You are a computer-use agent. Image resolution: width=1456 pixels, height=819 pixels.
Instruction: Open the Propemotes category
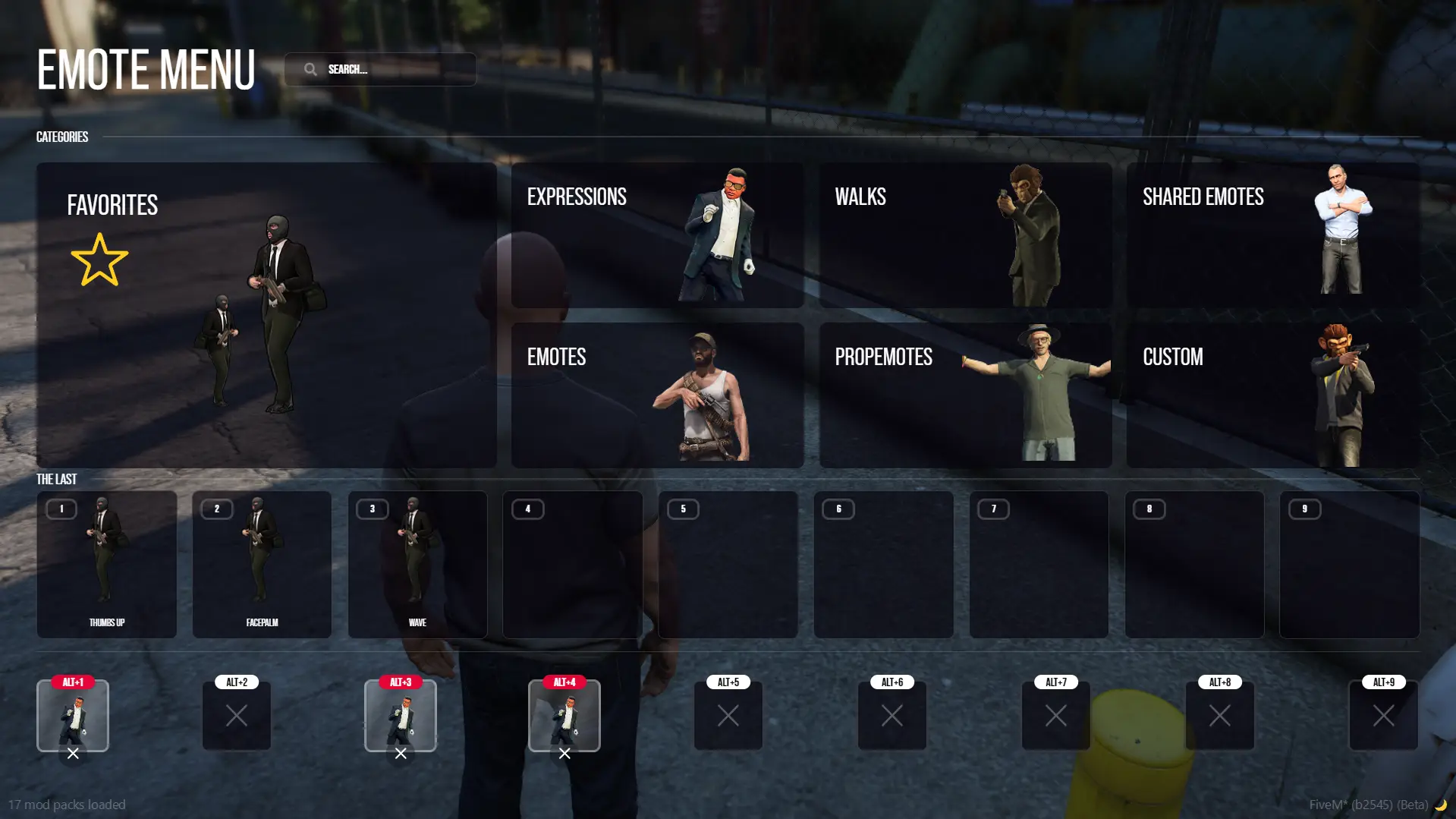tap(964, 395)
